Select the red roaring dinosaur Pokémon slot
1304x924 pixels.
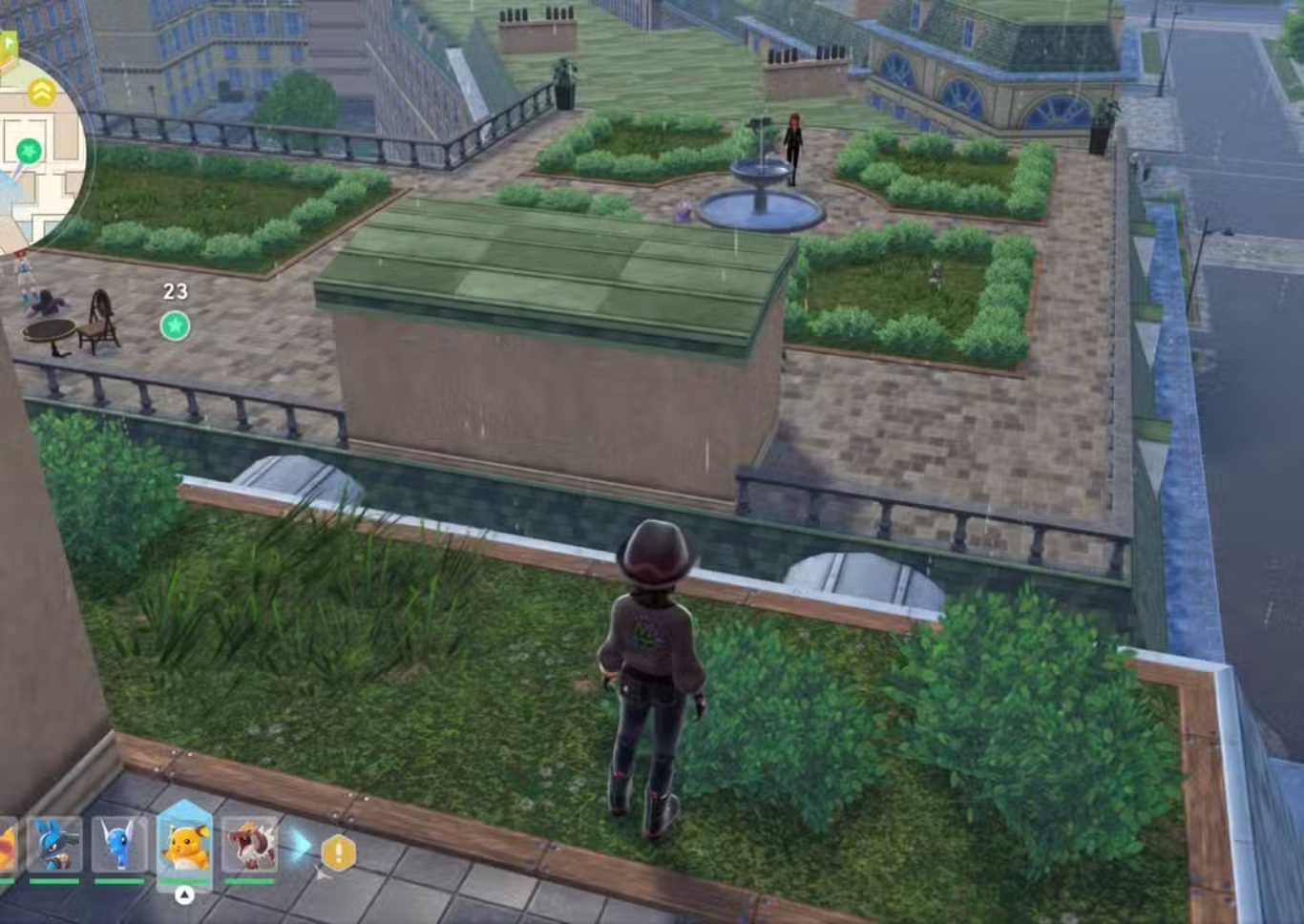249,845
